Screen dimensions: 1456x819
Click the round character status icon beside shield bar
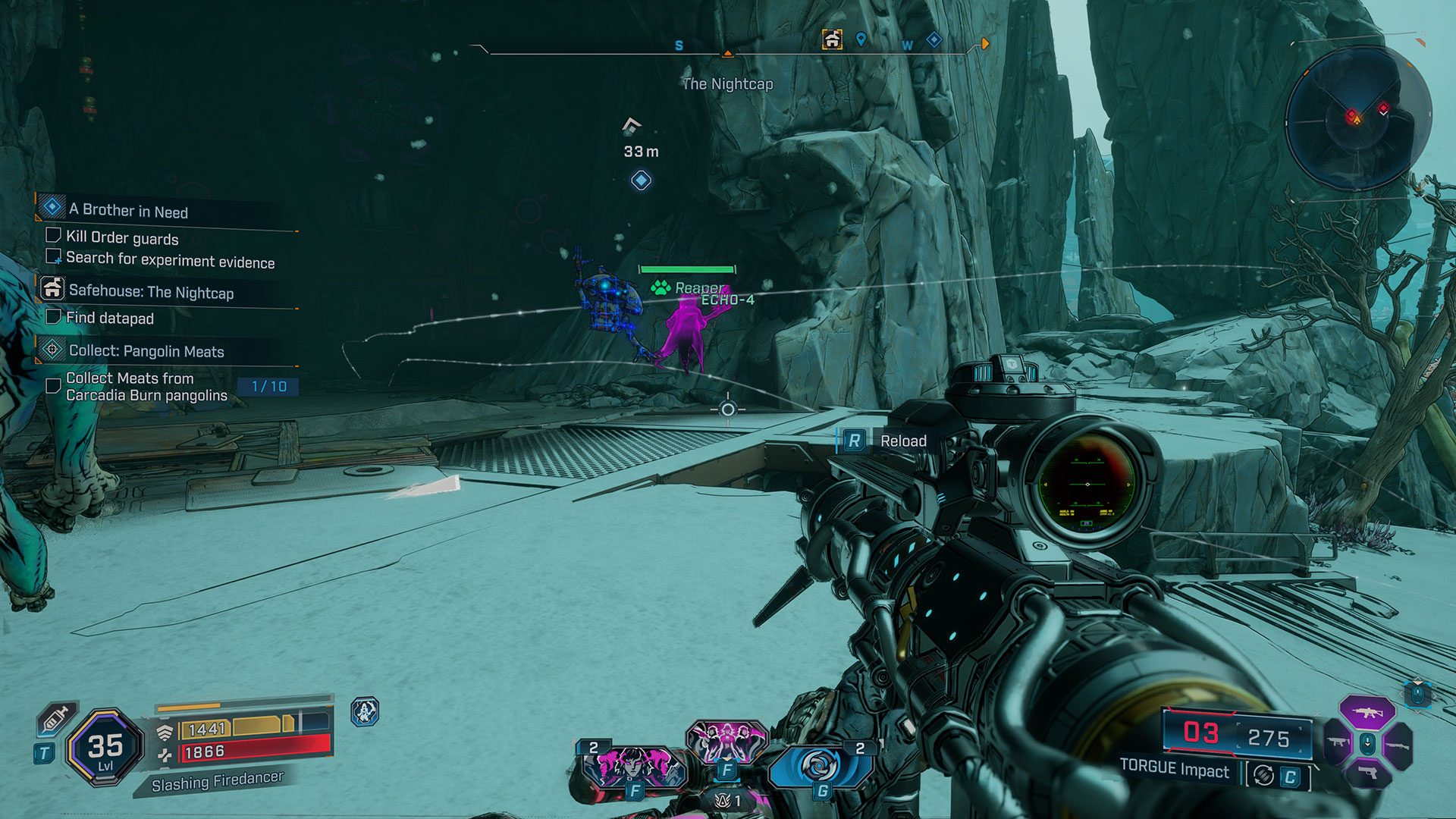pyautogui.click(x=365, y=712)
